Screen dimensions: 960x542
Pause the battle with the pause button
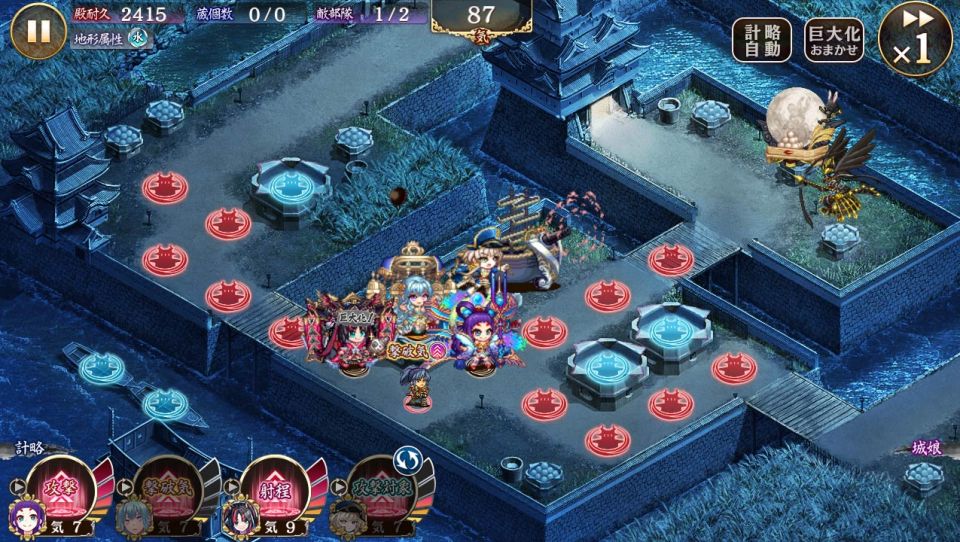[x=38, y=31]
